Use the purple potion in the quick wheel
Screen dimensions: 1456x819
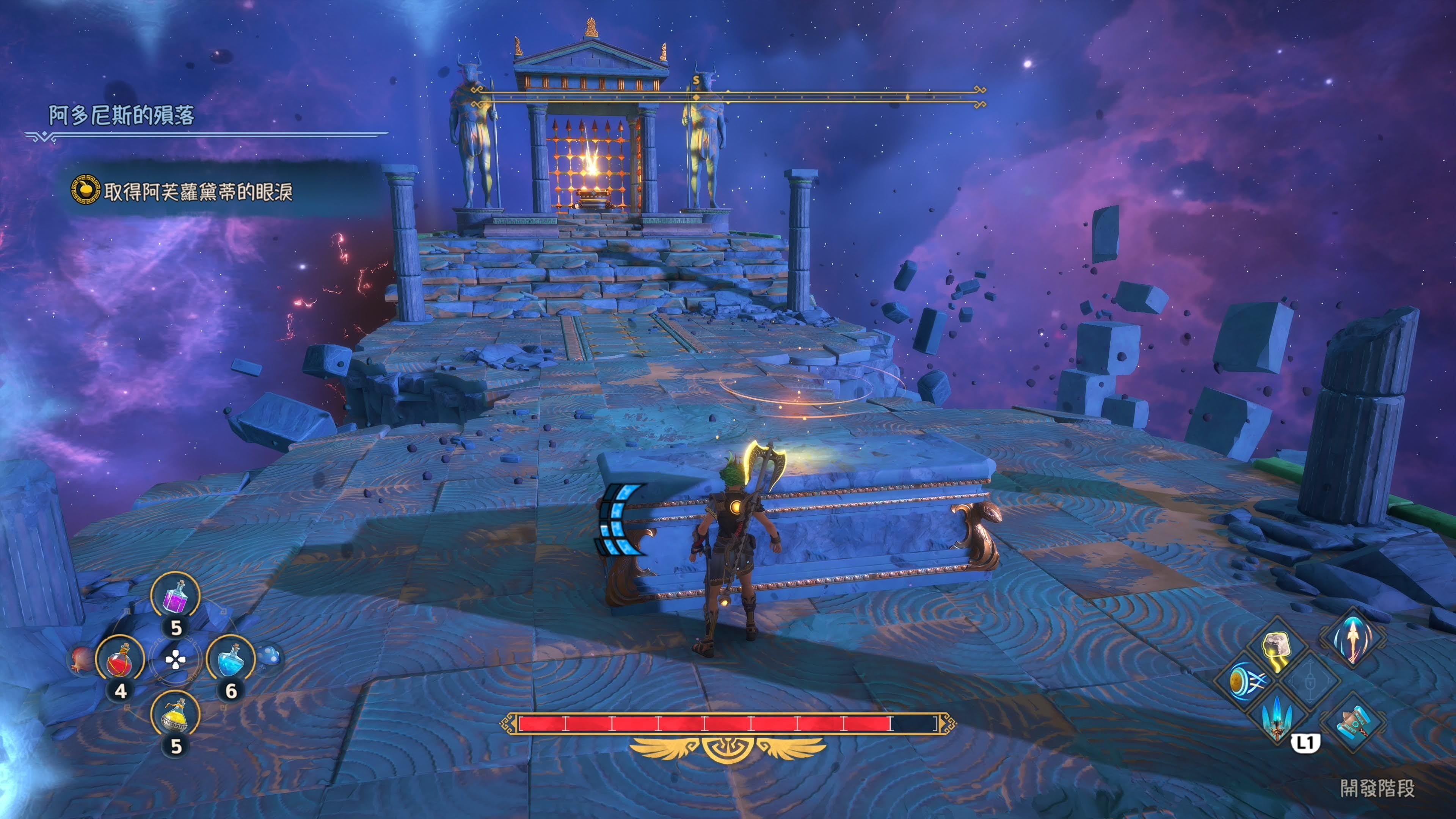175,598
